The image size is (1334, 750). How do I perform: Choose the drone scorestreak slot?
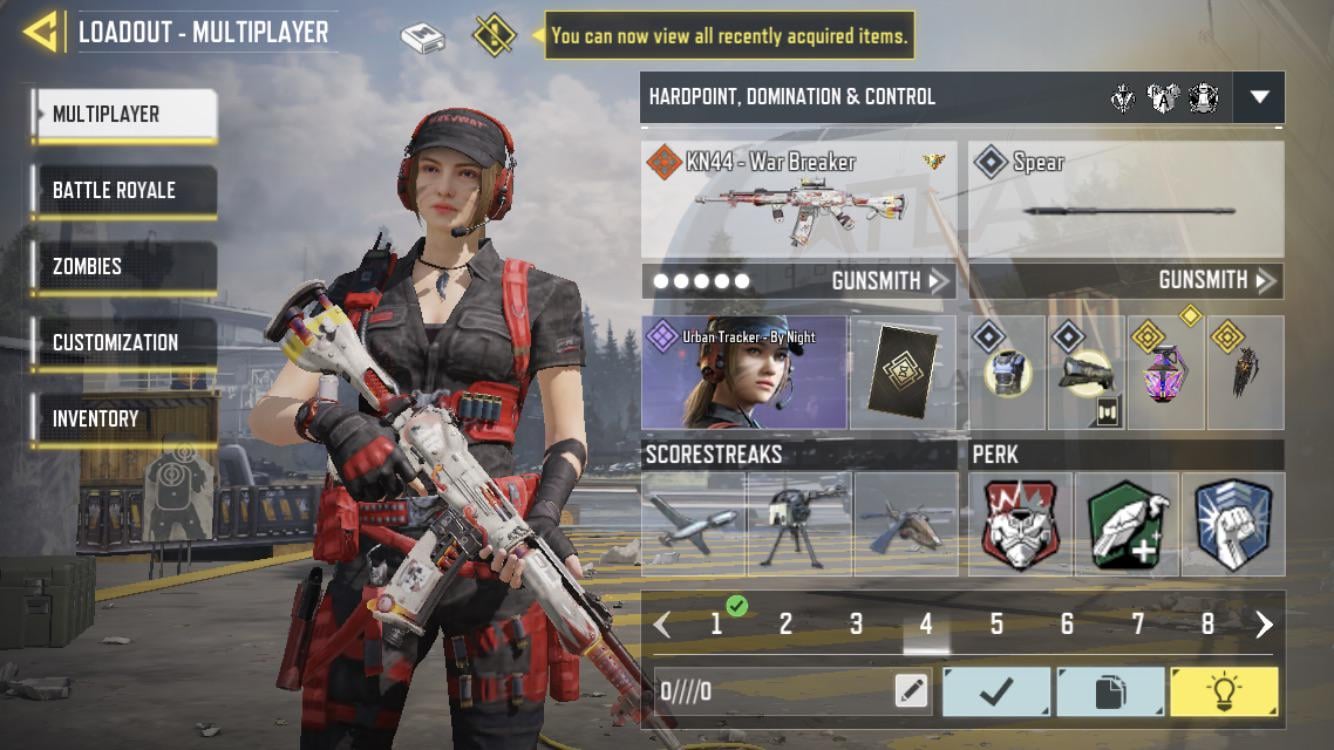pyautogui.click(x=694, y=524)
